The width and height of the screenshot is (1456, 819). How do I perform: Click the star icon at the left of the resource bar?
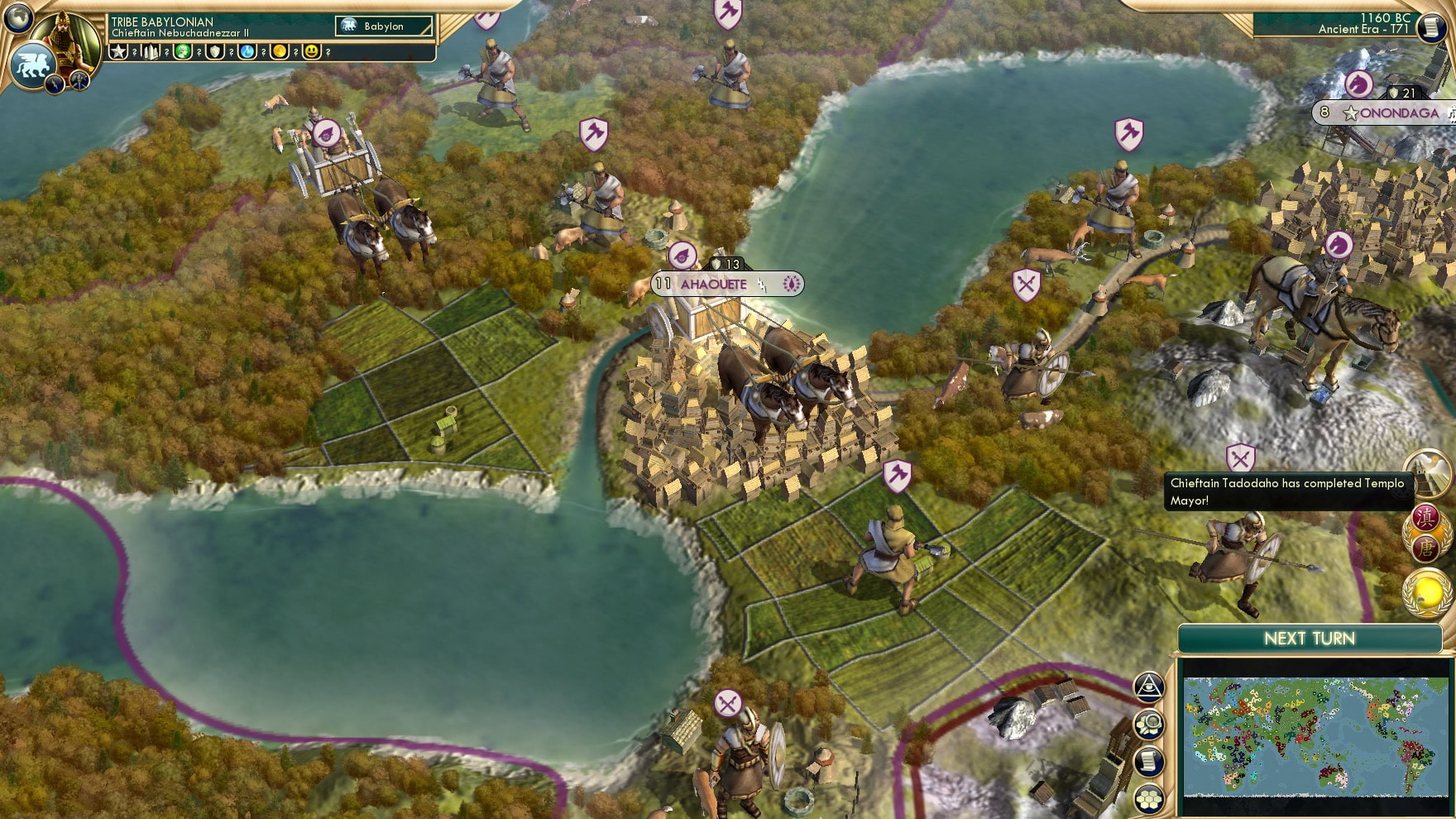pos(119,53)
